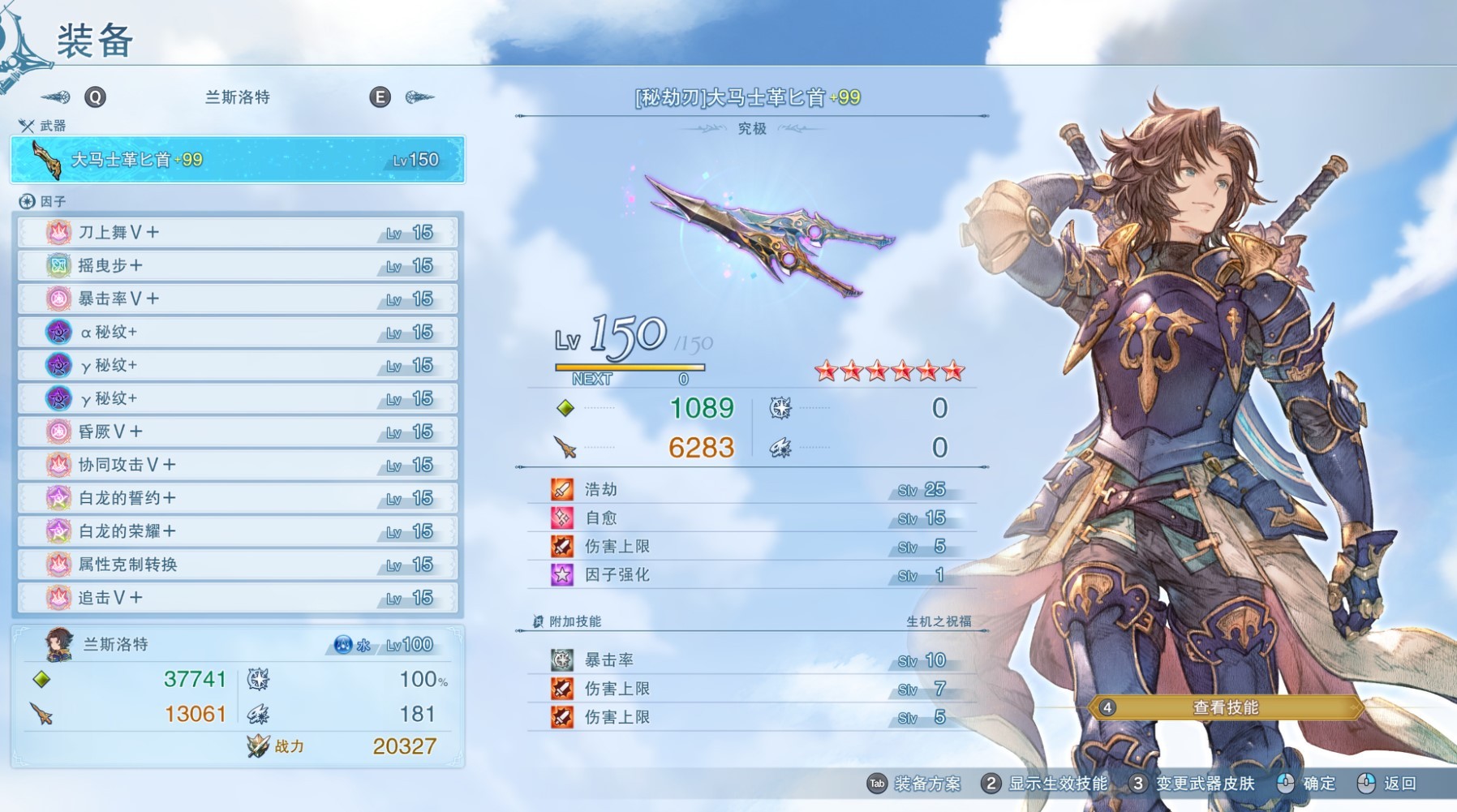Screen dimensions: 1457x812
Task: Choose the 属性克制转换 sigil row
Action: pos(237,565)
